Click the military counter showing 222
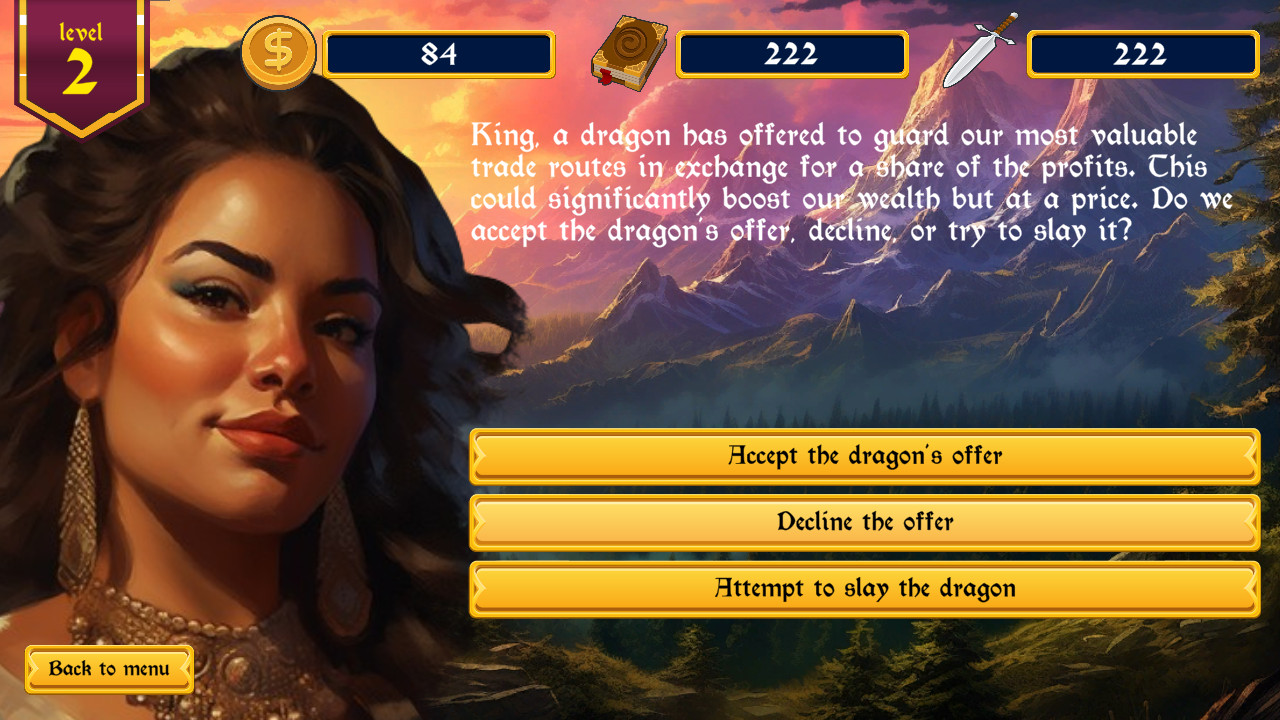The width and height of the screenshot is (1280, 720). (x=1143, y=55)
